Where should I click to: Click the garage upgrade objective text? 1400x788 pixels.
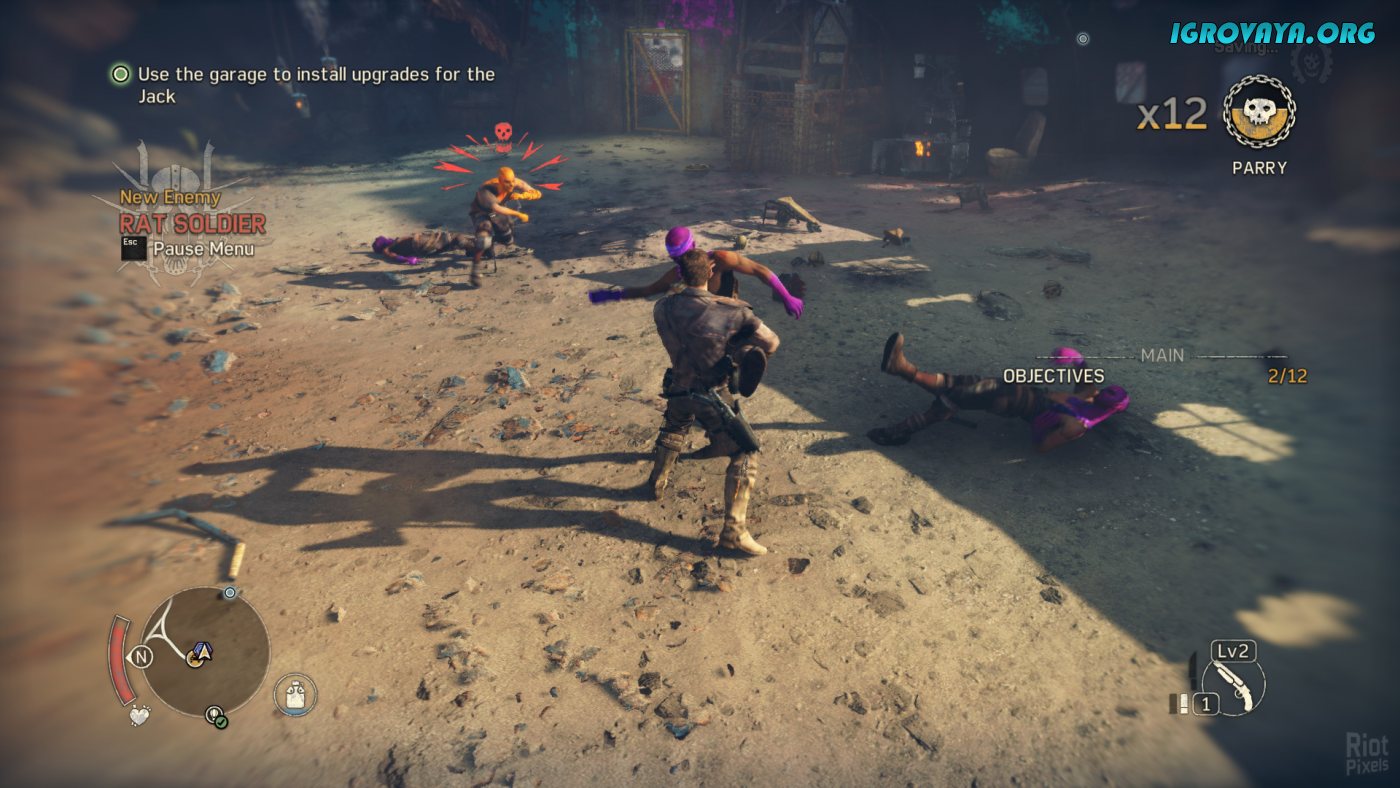[315, 85]
